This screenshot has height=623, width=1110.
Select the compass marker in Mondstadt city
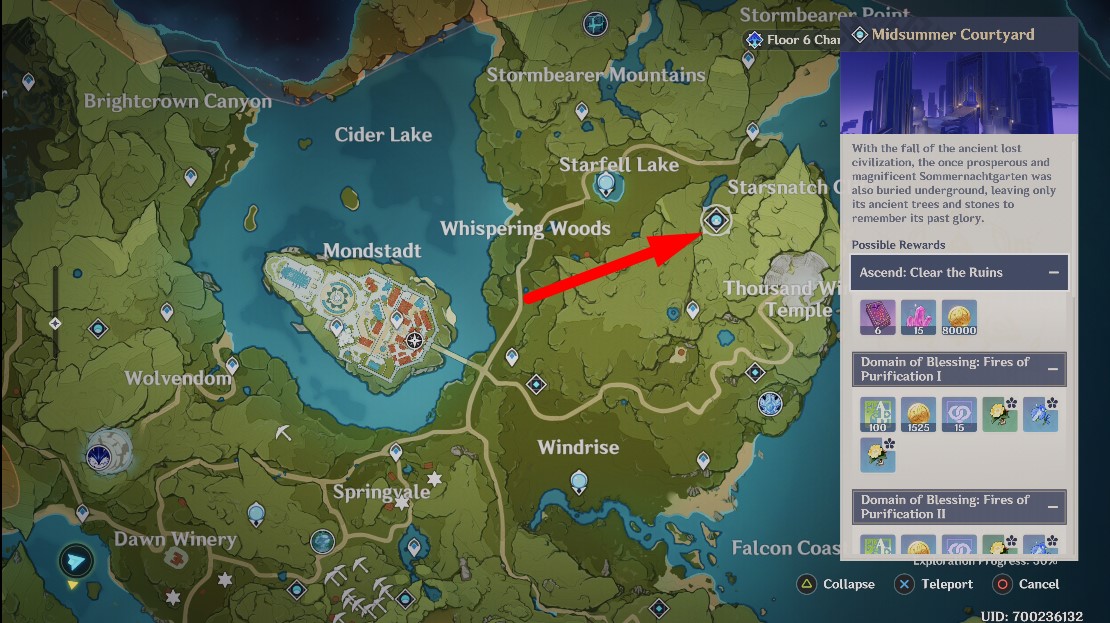pyautogui.click(x=415, y=341)
